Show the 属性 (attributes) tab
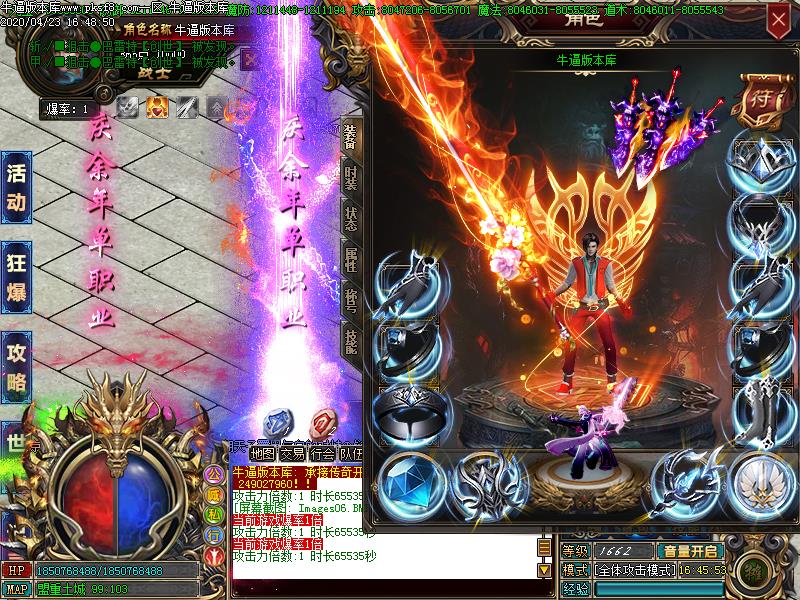The width and height of the screenshot is (800, 600). pyautogui.click(x=350, y=260)
